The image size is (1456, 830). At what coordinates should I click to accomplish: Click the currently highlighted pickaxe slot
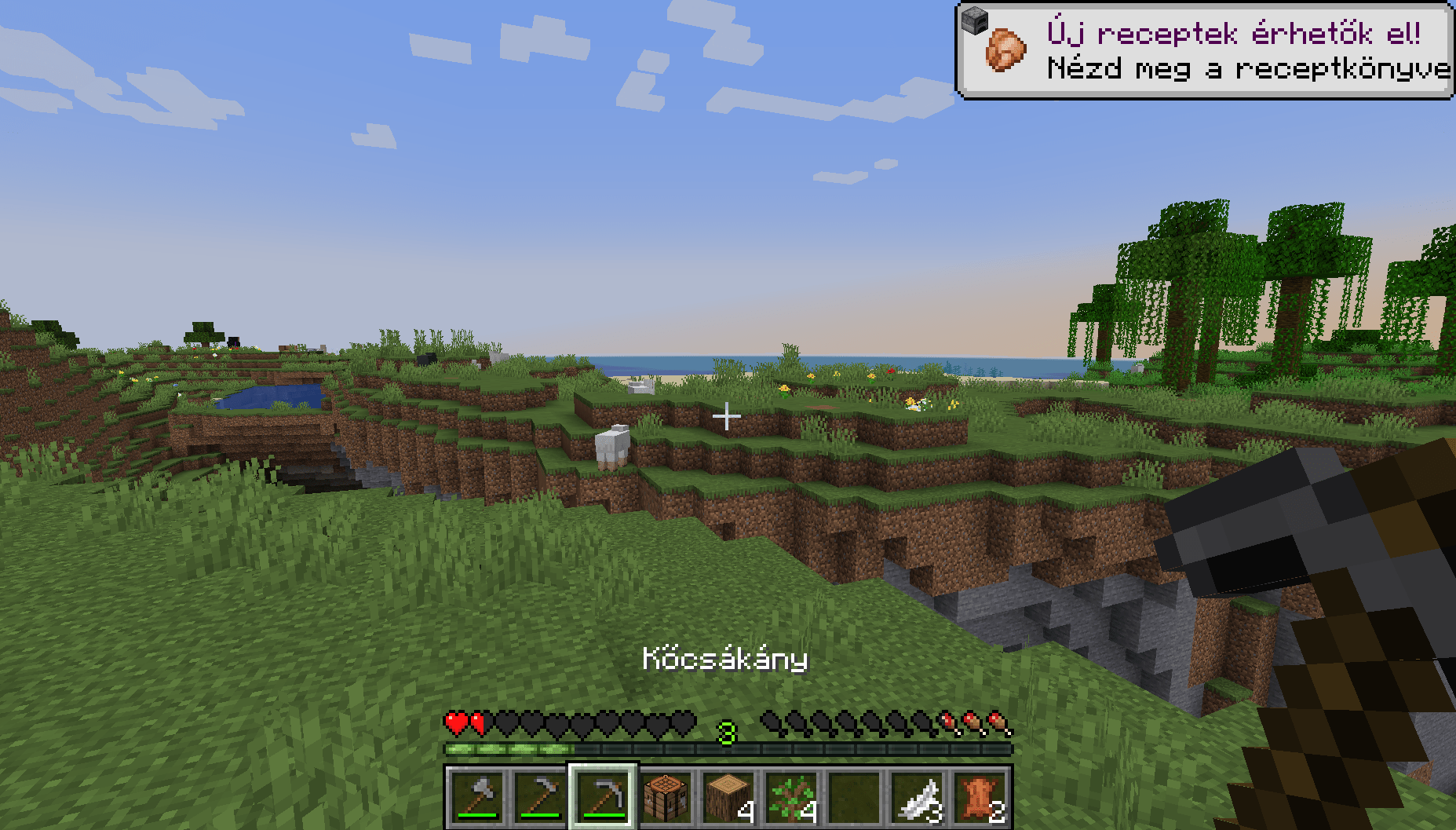click(x=603, y=797)
